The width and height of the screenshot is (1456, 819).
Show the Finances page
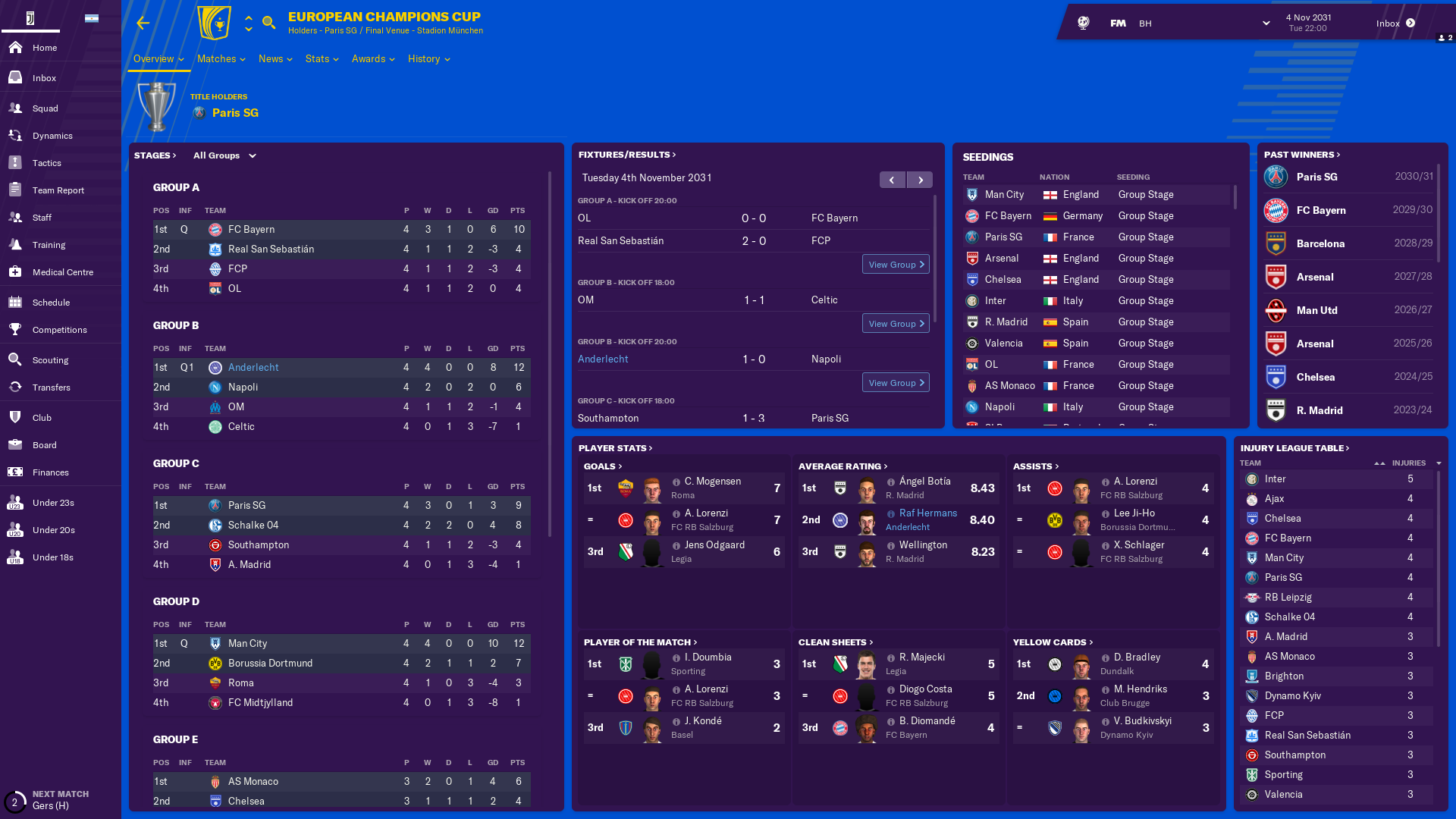50,472
